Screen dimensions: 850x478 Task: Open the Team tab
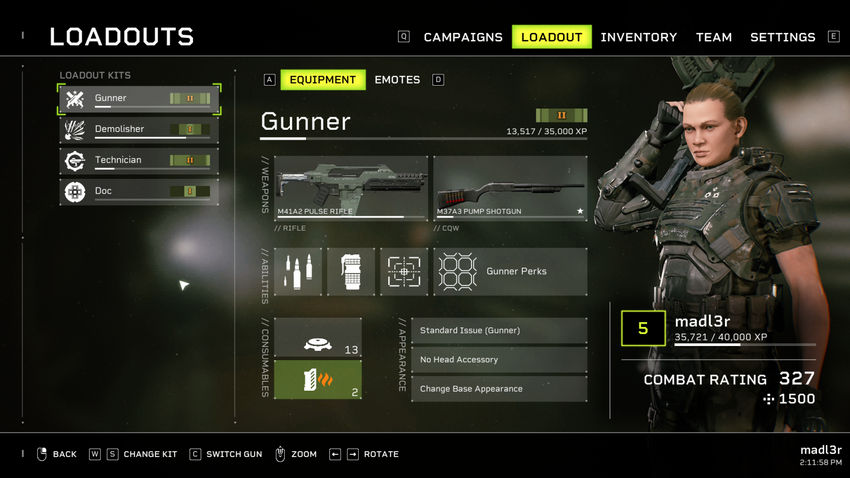pos(714,37)
